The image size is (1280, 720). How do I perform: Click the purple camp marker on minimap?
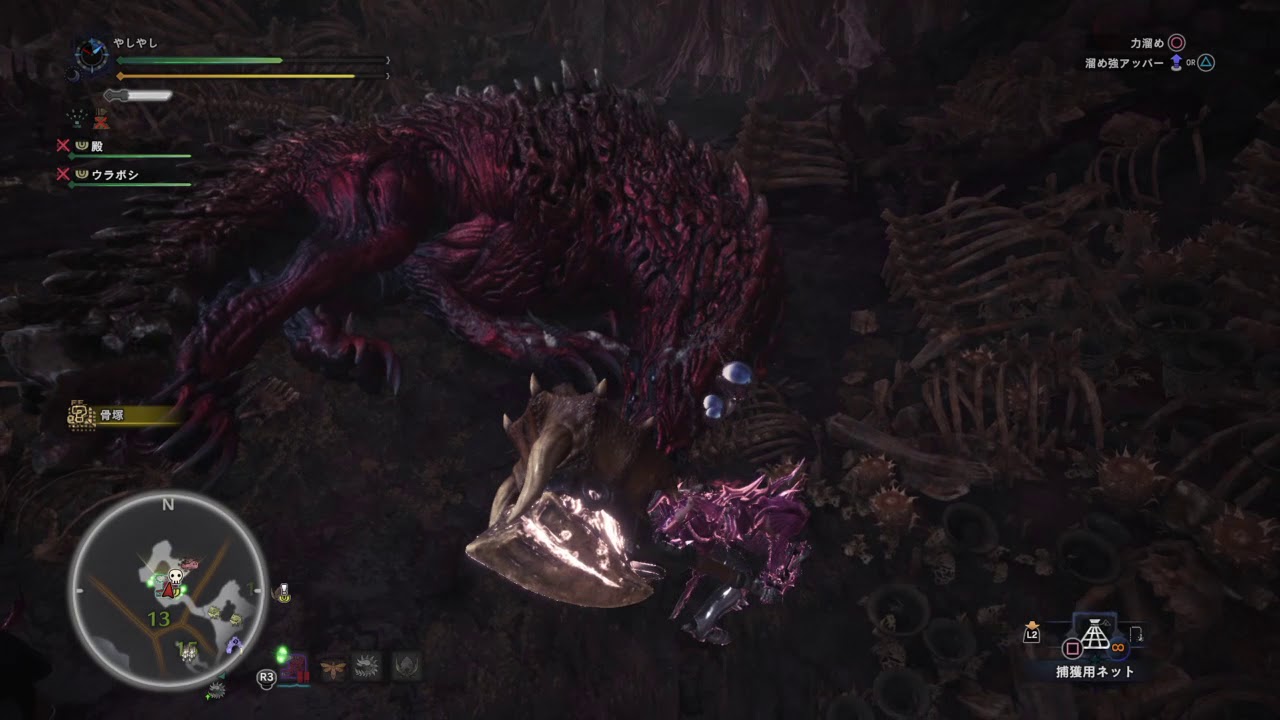[233, 646]
